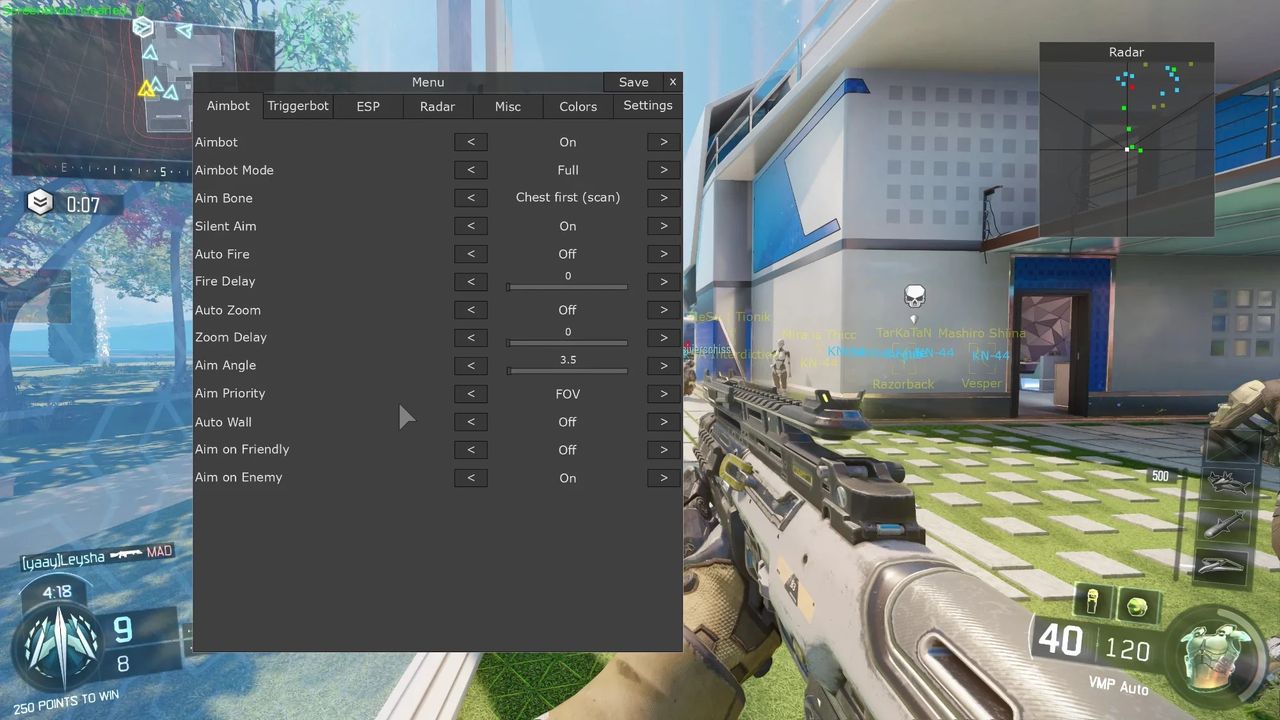Open the Settings tab of the menu
This screenshot has width=1280, height=720.
pos(648,105)
